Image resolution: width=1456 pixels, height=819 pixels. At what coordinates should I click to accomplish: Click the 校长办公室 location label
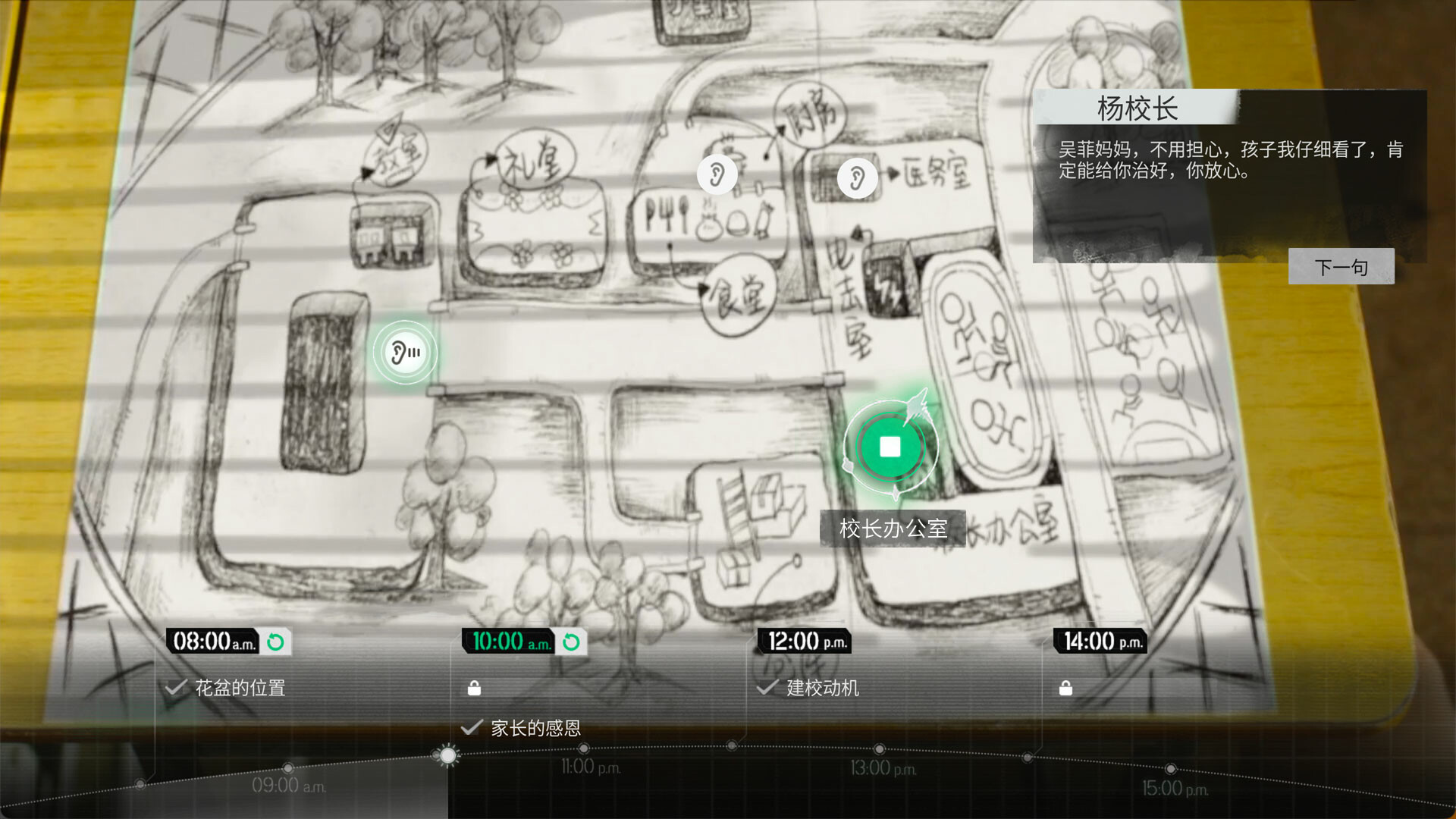coord(893,529)
